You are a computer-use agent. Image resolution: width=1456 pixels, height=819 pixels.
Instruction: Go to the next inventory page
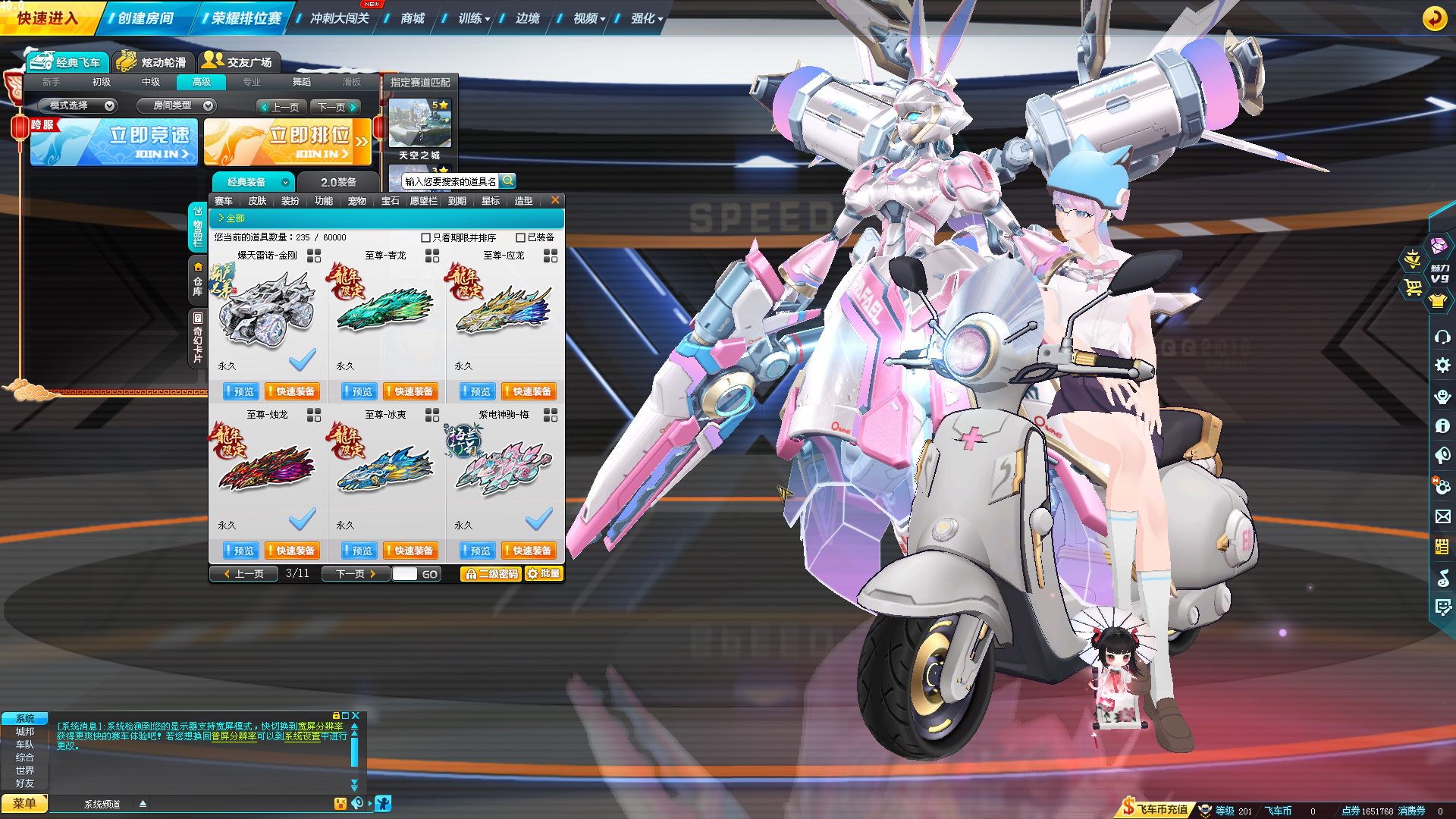tap(355, 574)
